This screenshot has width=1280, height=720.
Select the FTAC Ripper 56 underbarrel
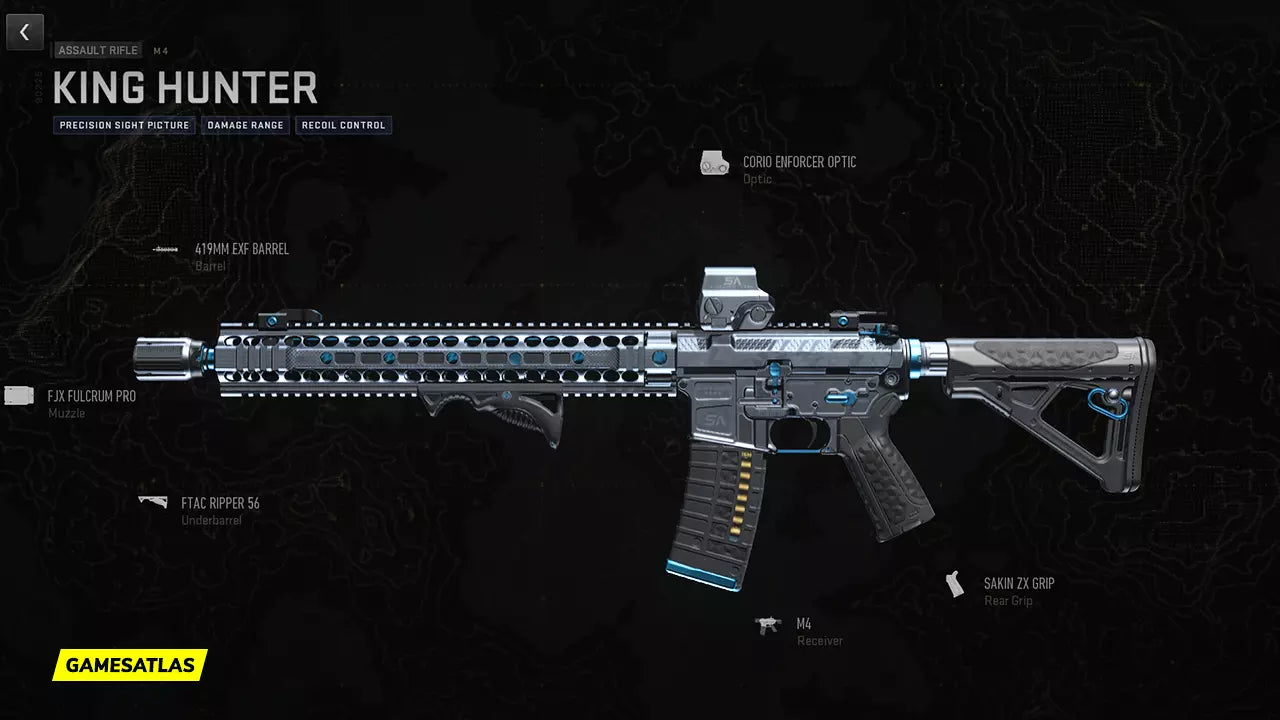pyautogui.click(x=219, y=503)
